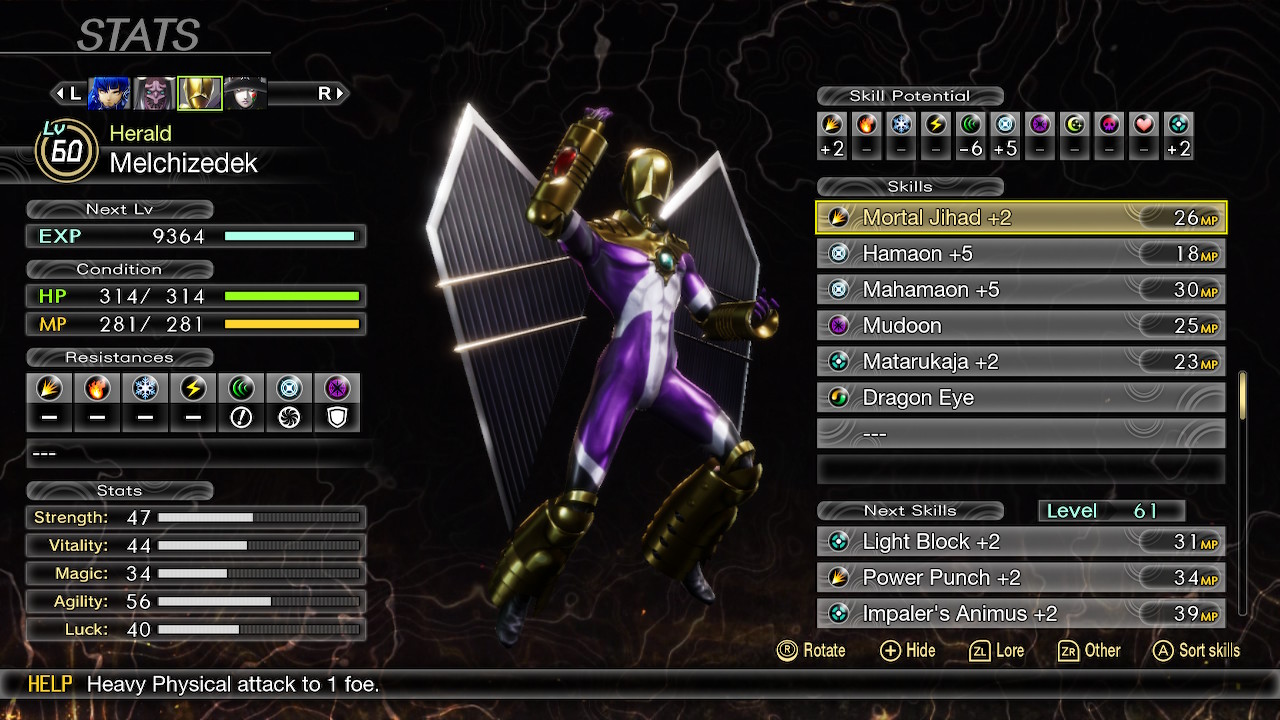Select the Electric resistance icon
This screenshot has width=1280, height=720.
[x=193, y=389]
